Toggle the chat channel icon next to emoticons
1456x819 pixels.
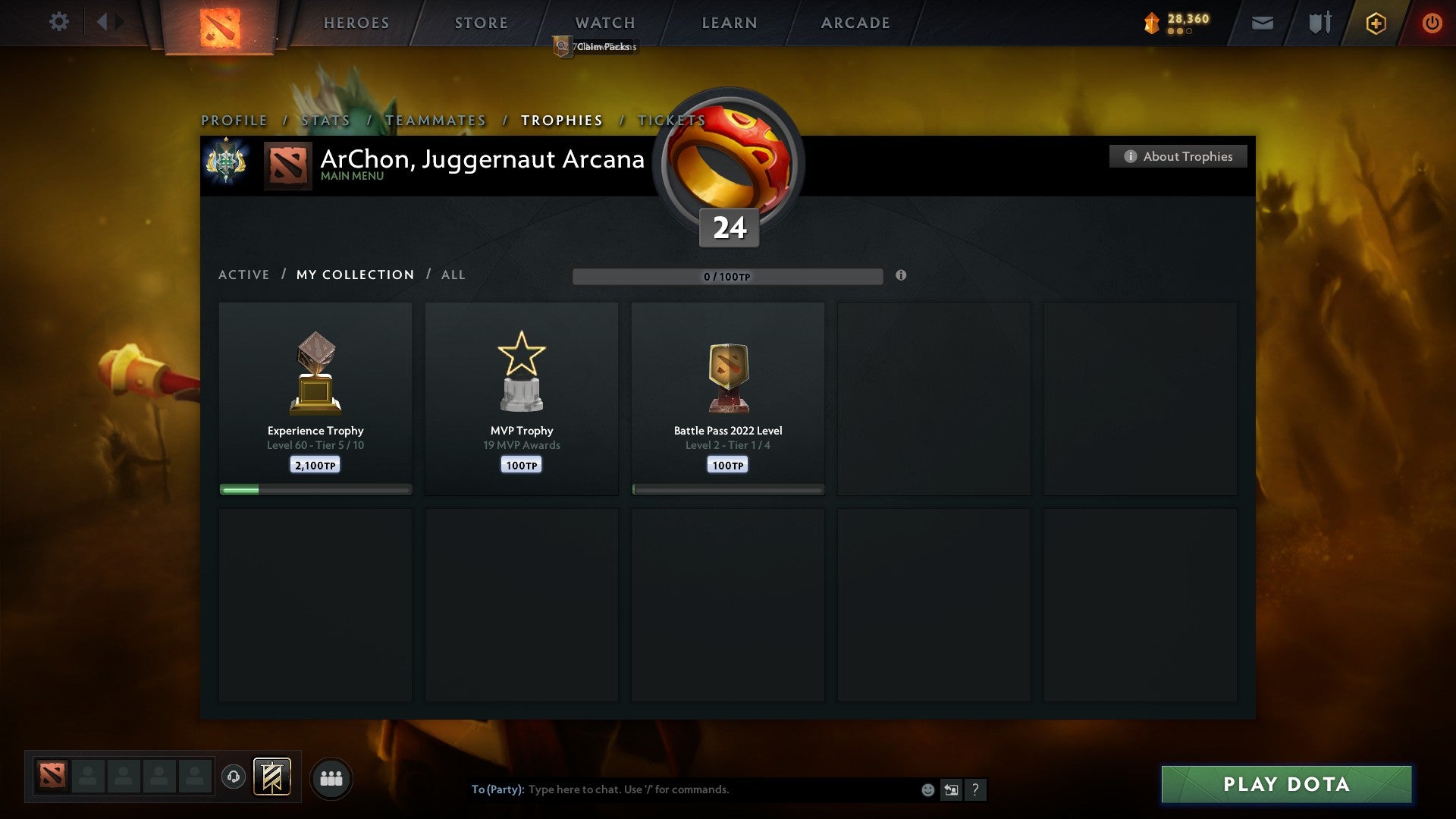952,789
